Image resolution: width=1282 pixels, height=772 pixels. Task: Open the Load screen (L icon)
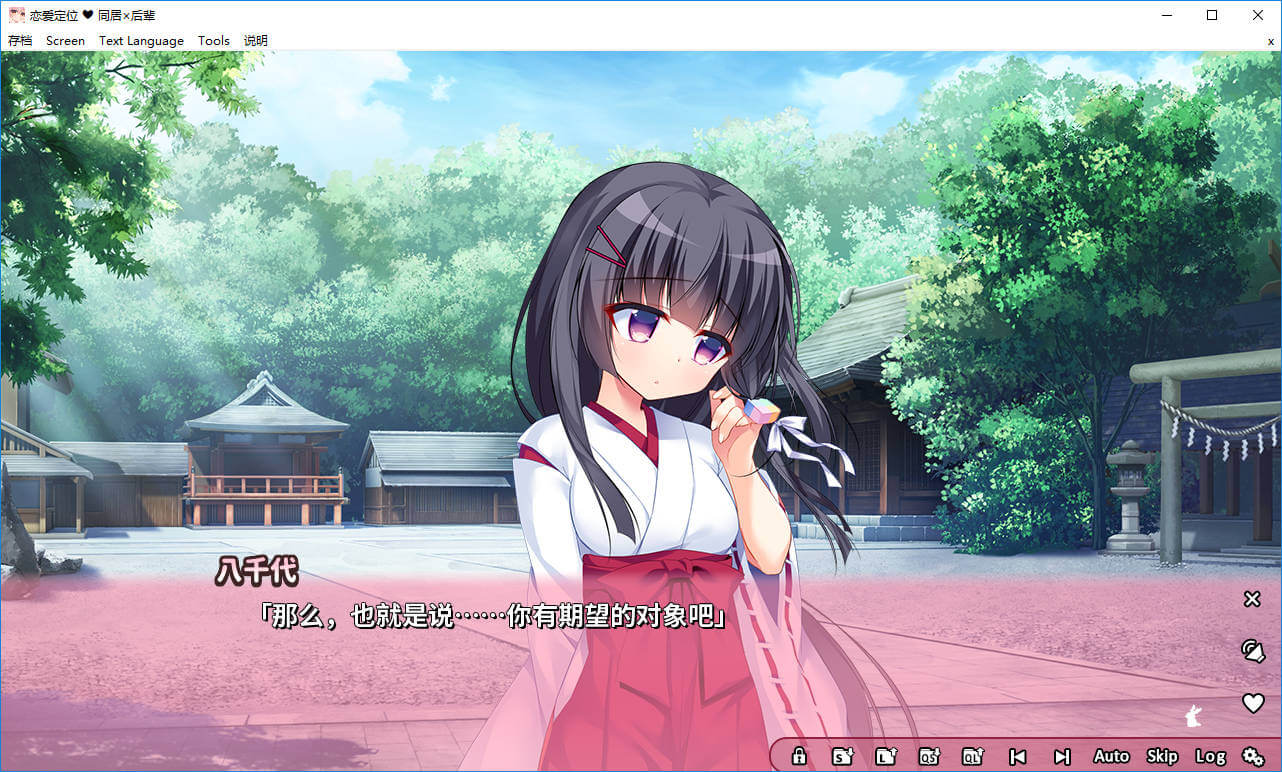[886, 756]
